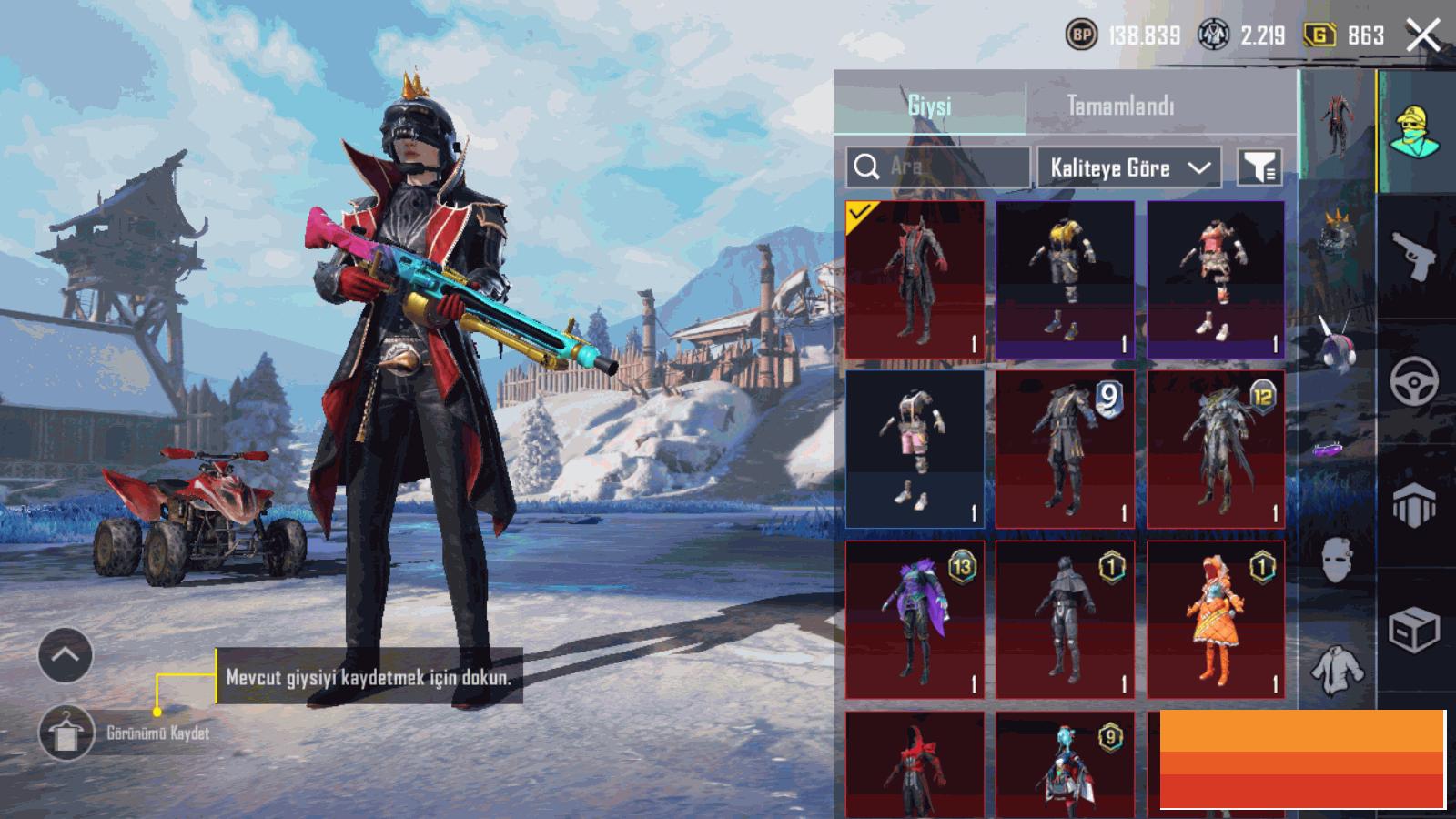
Task: Open the crate box category icon
Action: coord(1414,629)
